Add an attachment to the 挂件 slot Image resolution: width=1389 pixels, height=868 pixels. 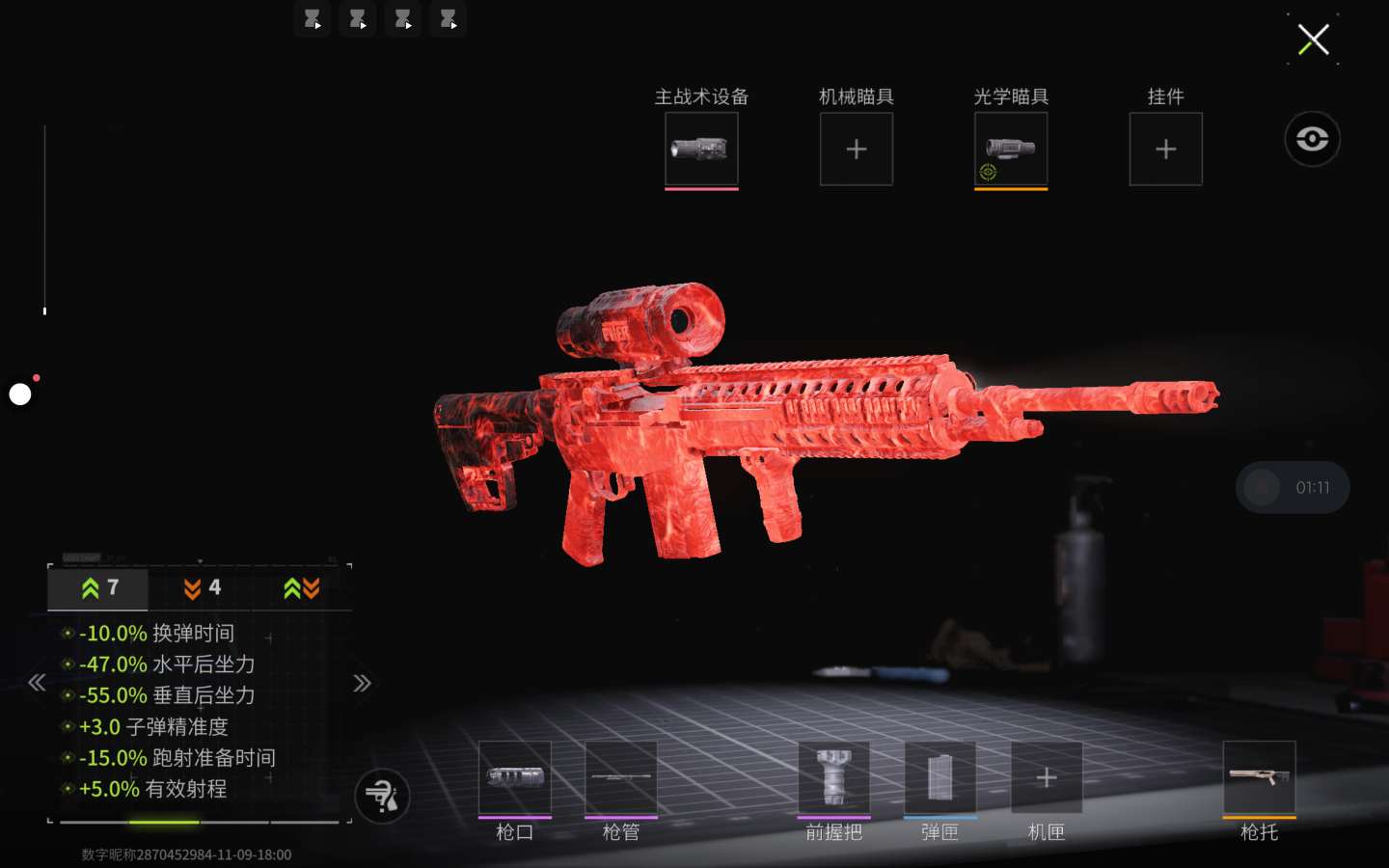pyautogui.click(x=1165, y=149)
